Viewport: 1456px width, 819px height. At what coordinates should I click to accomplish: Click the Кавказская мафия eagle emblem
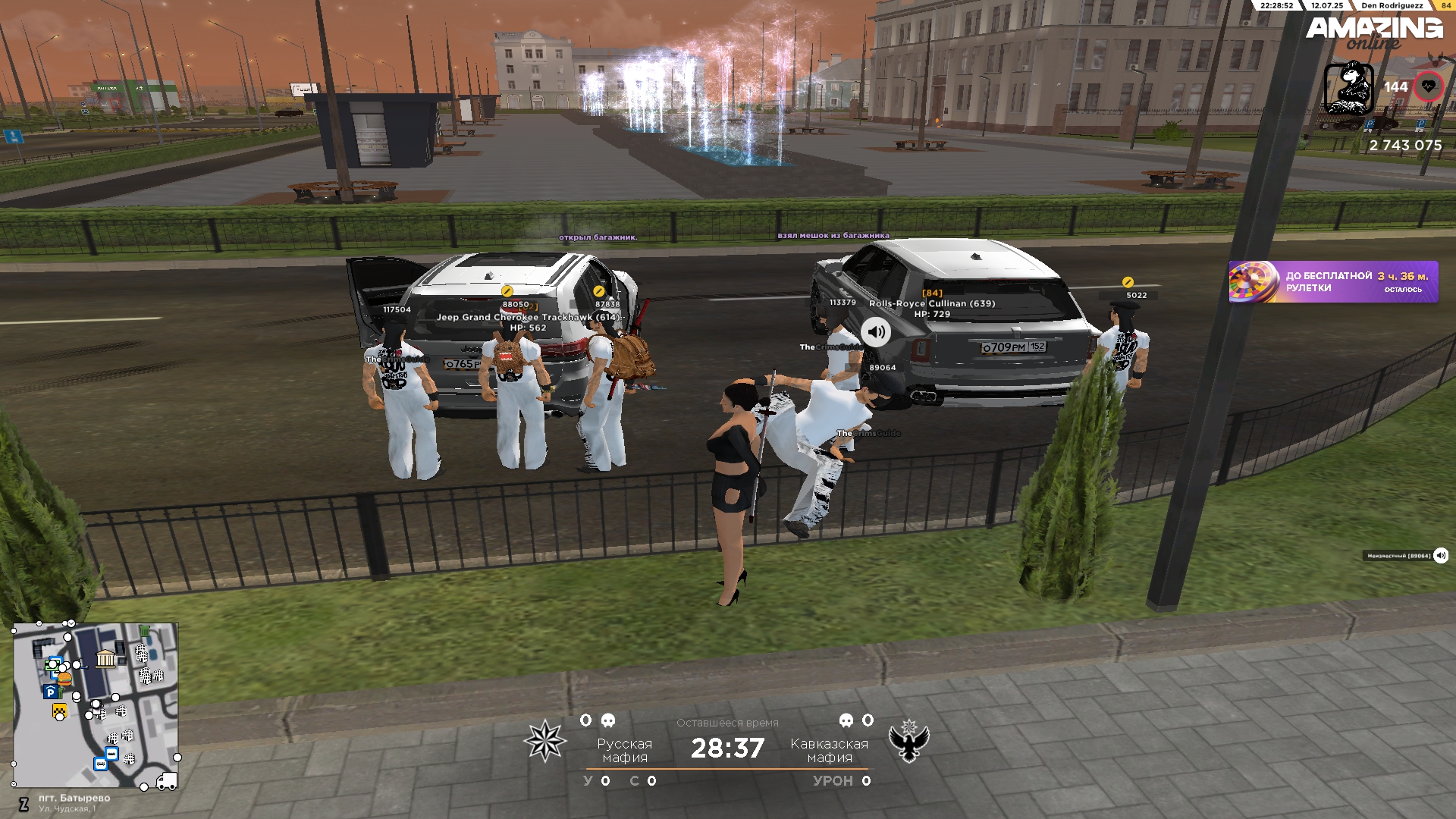click(x=908, y=741)
